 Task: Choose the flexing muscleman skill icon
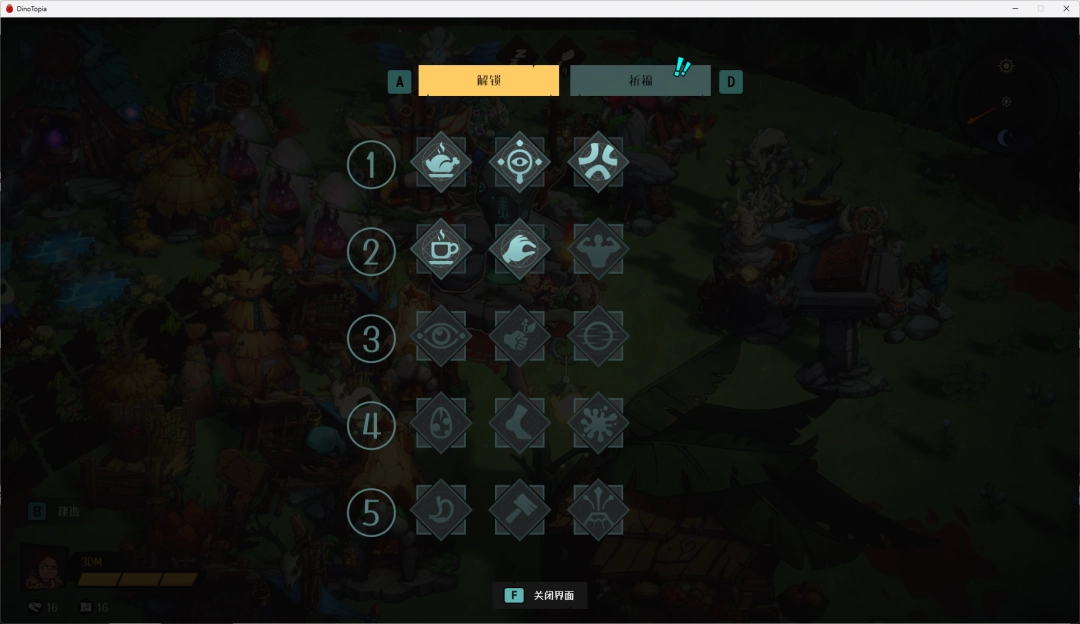coord(598,249)
